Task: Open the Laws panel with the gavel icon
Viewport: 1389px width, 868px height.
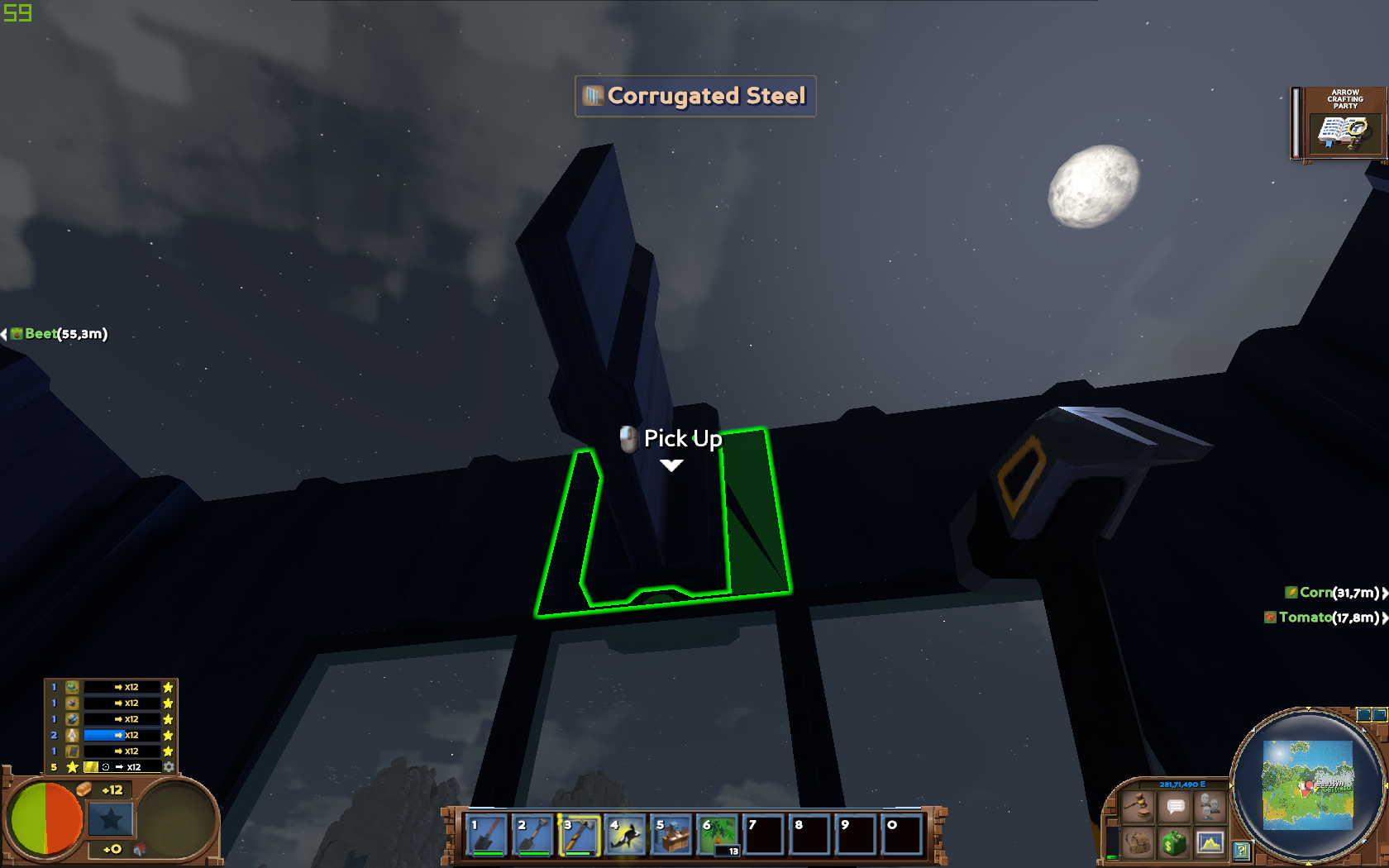Action: point(1138,807)
